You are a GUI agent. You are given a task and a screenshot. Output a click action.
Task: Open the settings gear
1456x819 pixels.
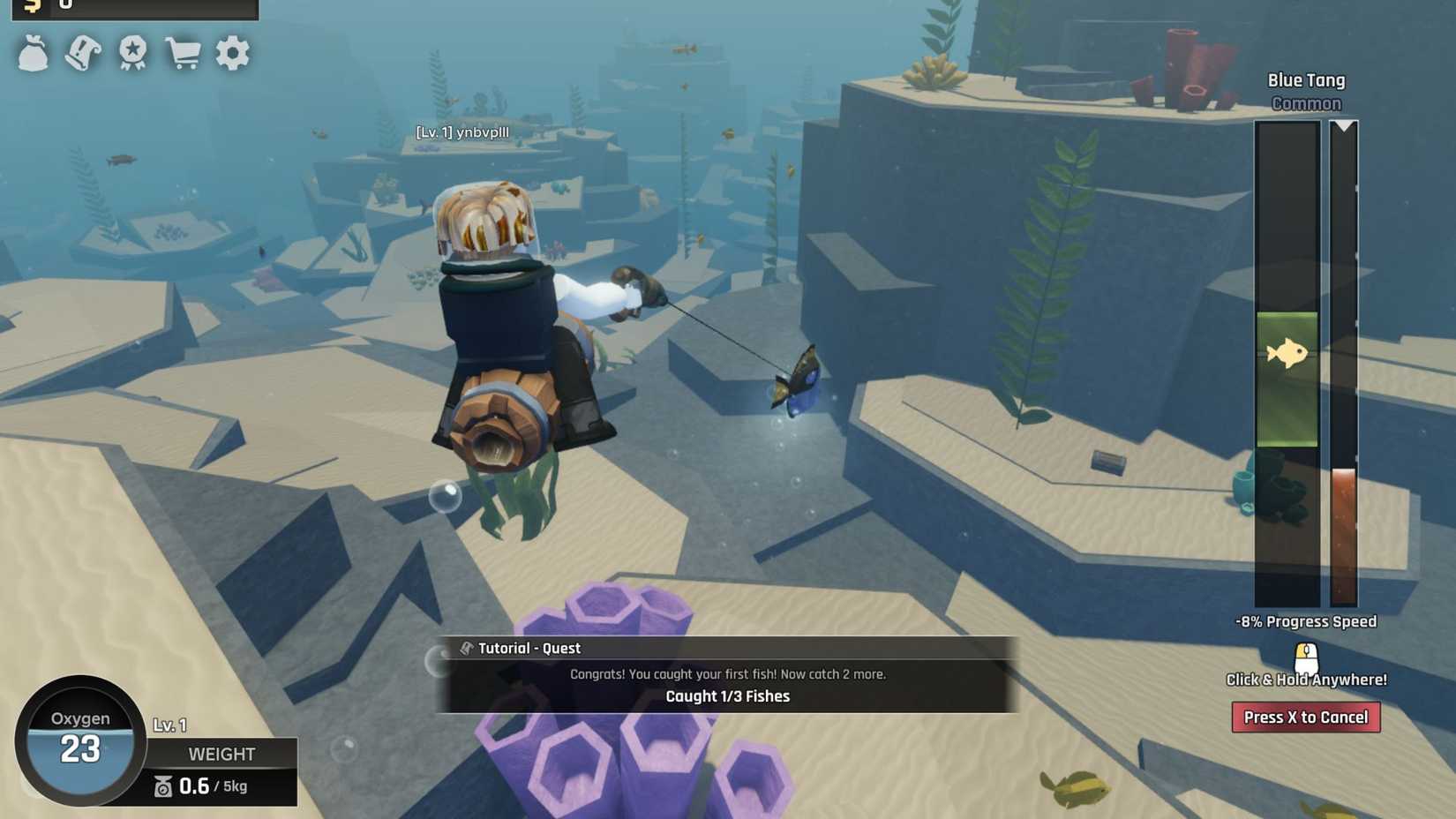(x=232, y=53)
